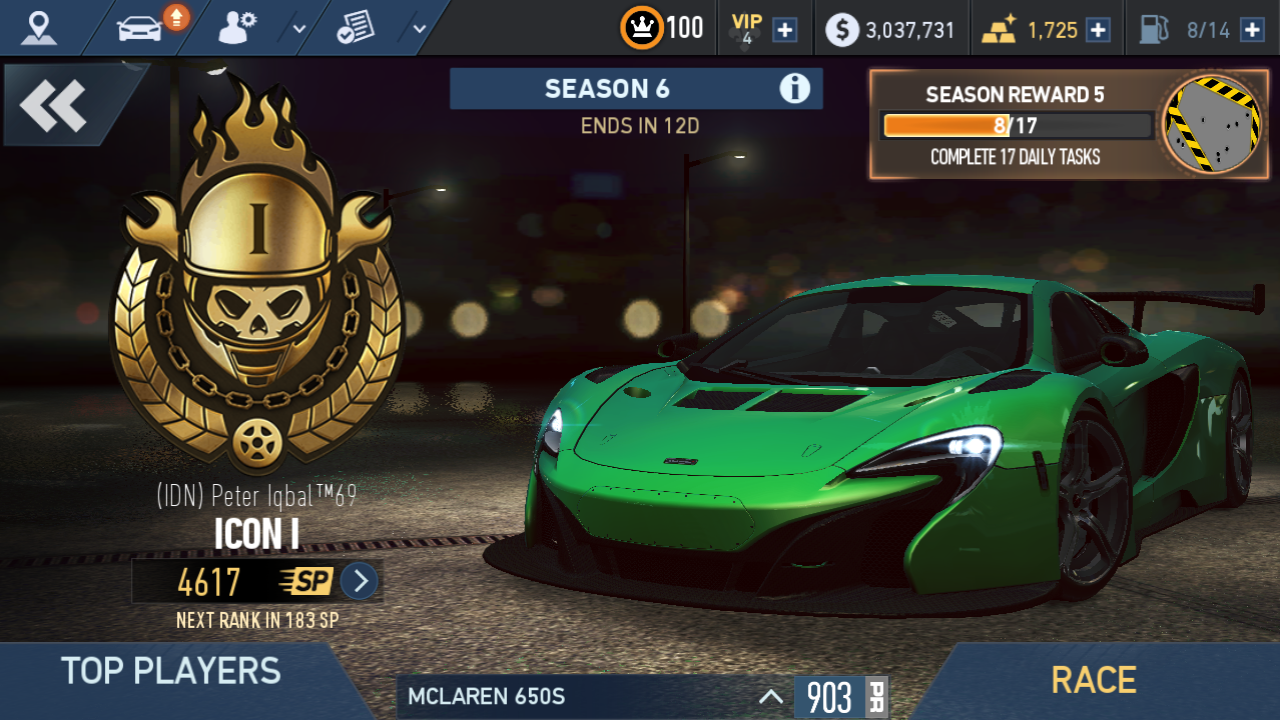View SP details arrow next to 4617
The height and width of the screenshot is (720, 1280).
[x=360, y=581]
